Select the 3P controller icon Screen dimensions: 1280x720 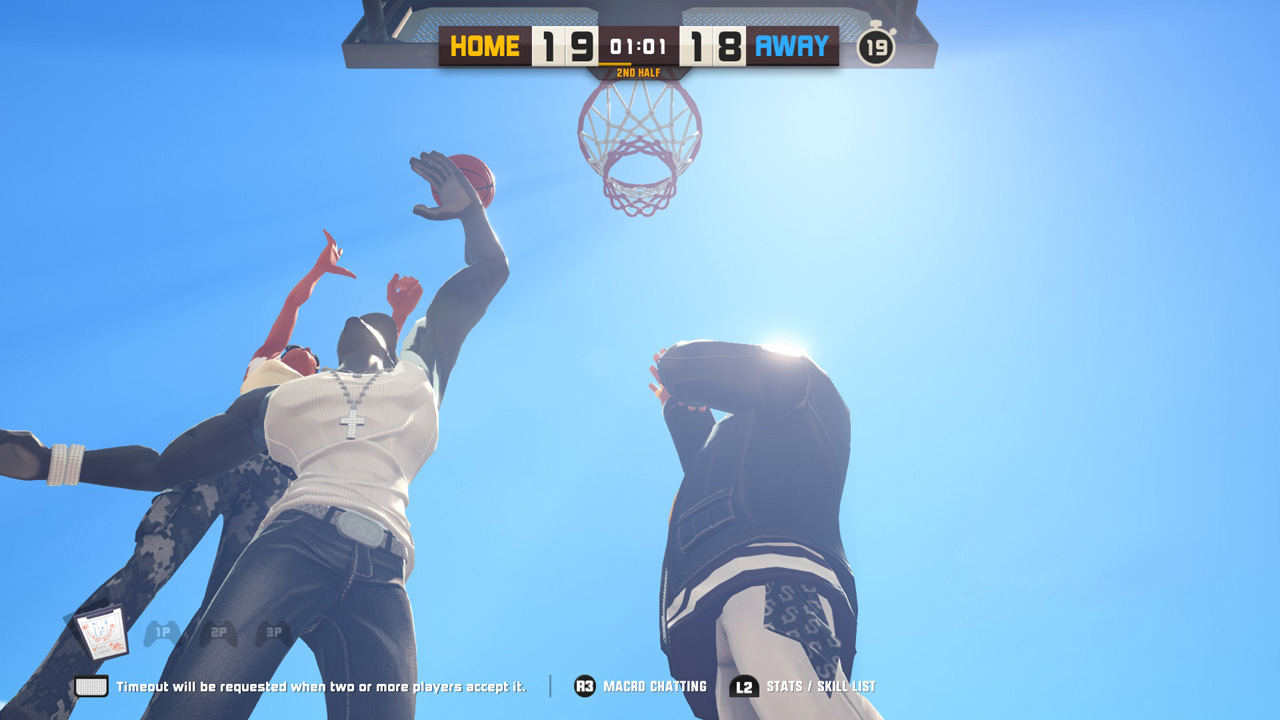tap(275, 634)
